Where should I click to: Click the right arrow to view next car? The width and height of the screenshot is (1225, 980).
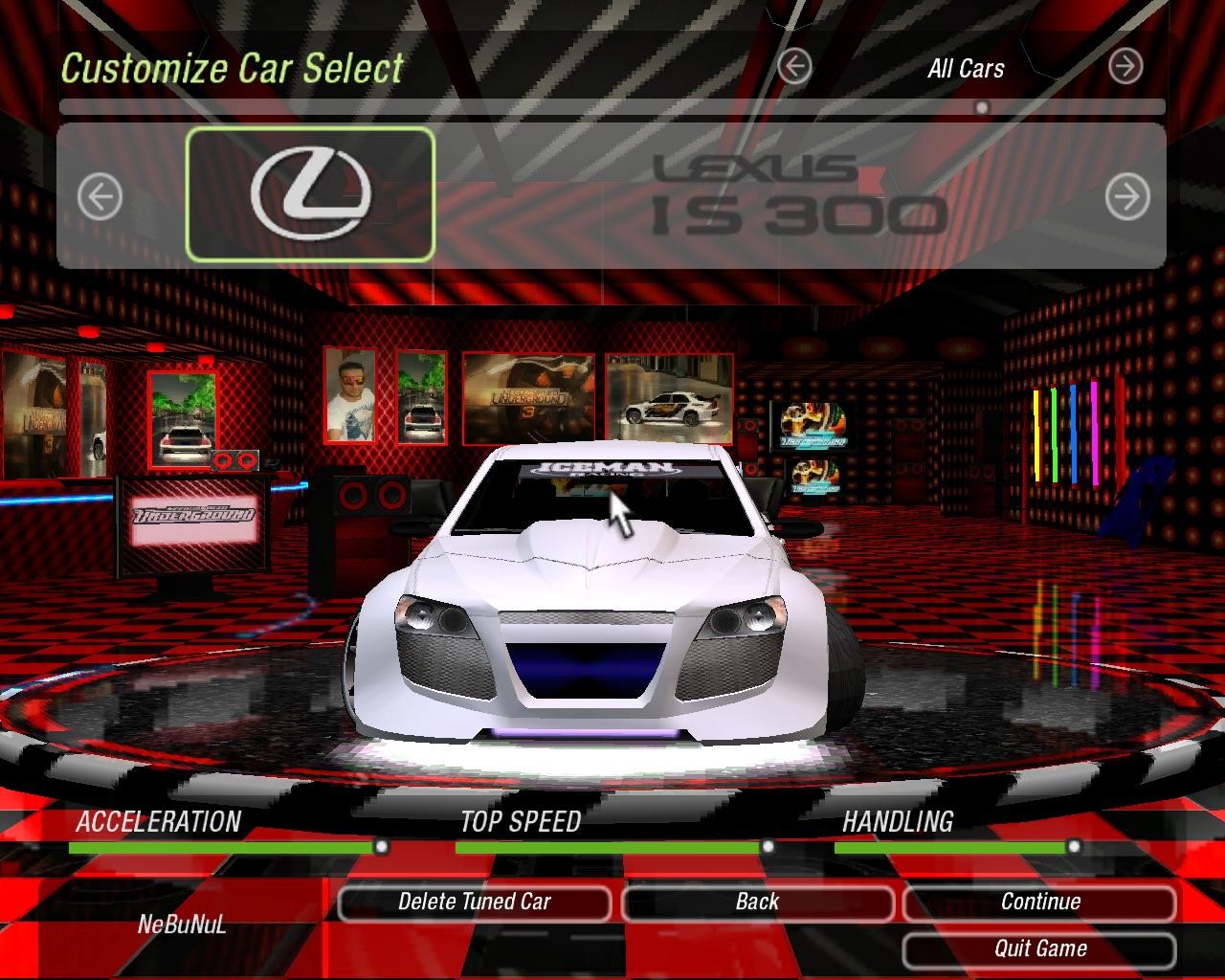tap(1127, 196)
